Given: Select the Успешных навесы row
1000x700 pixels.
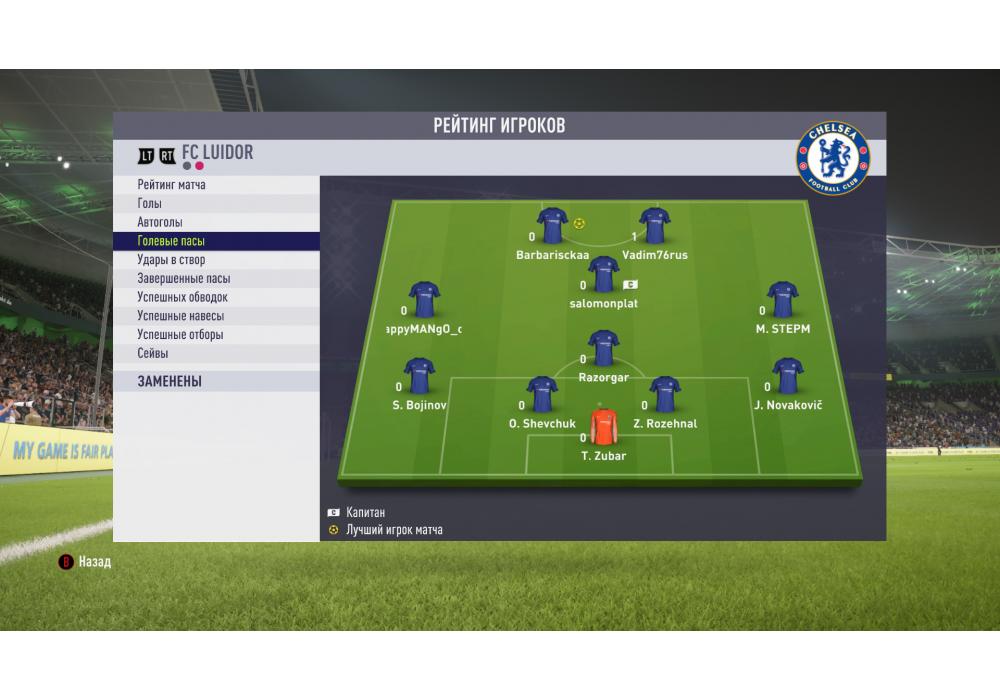Looking at the screenshot, I should 216,316.
